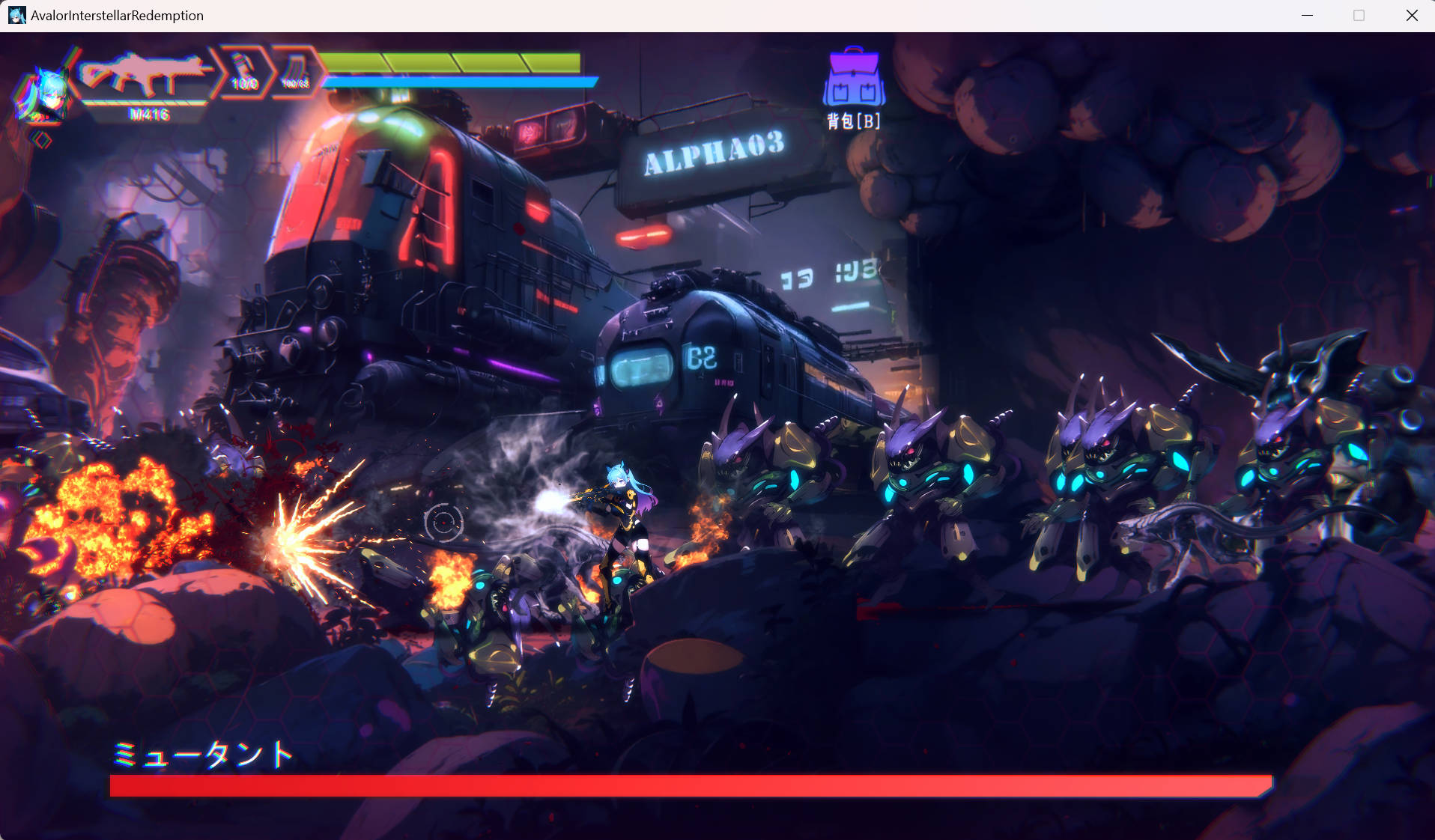Open the backpack (背包) icon

(x=854, y=79)
